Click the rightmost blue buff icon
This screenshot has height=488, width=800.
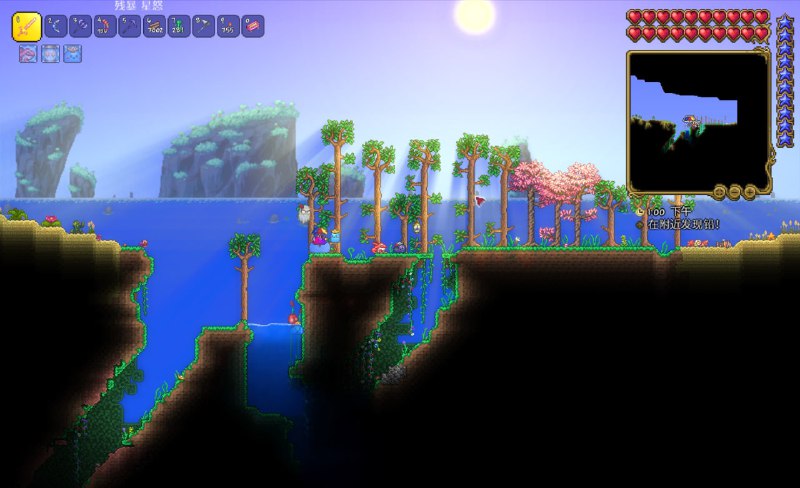click(73, 54)
